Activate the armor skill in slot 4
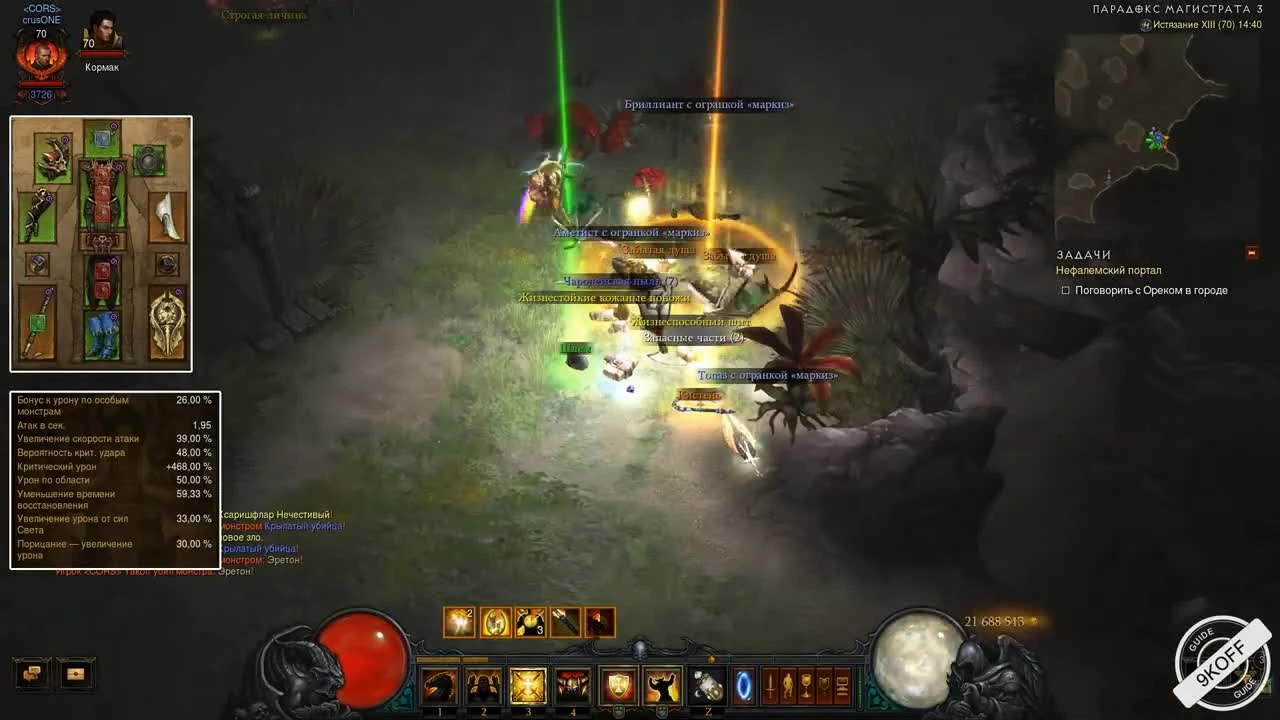 coord(572,686)
